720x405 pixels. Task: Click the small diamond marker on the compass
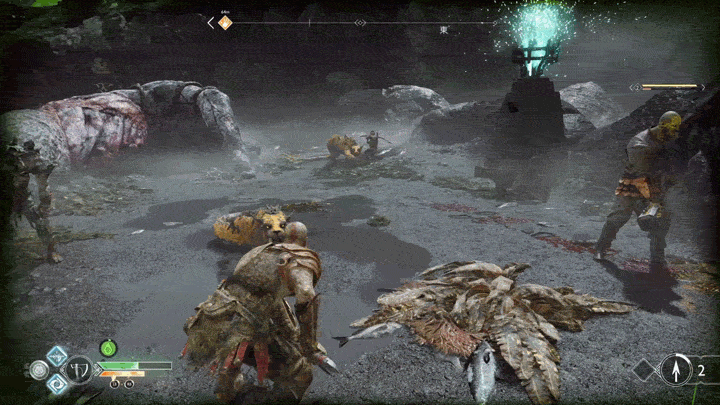pyautogui.click(x=360, y=22)
